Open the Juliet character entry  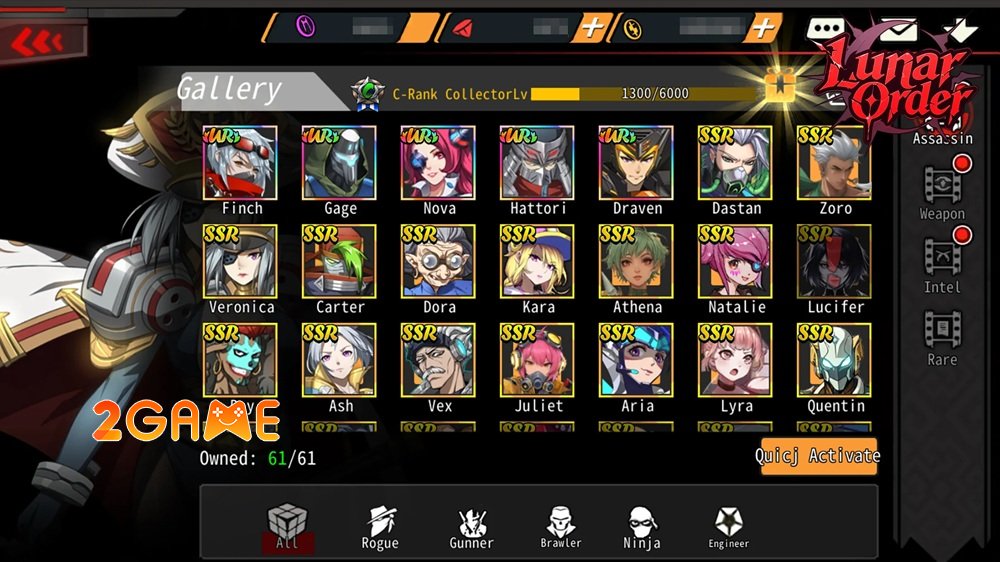(537, 360)
